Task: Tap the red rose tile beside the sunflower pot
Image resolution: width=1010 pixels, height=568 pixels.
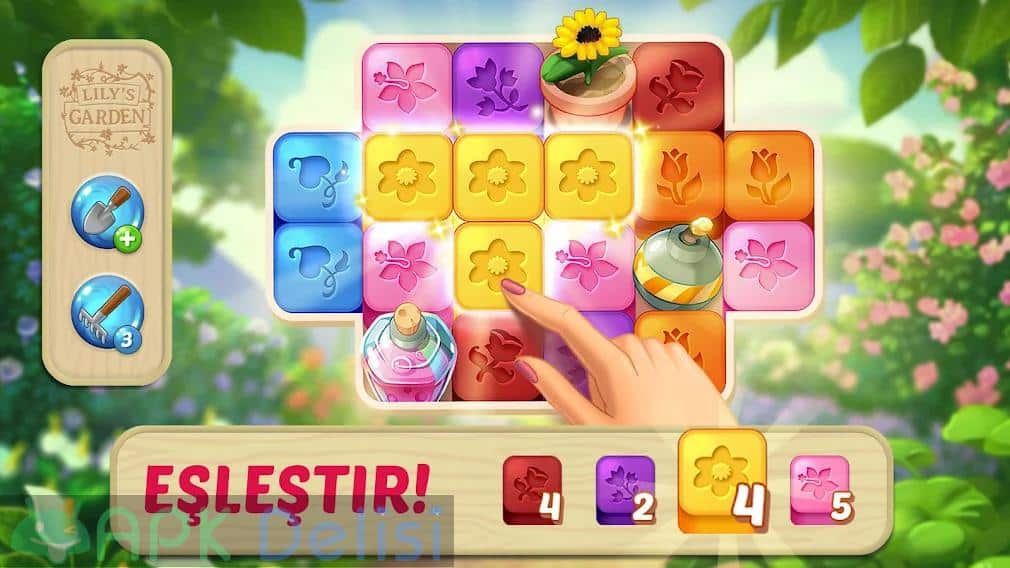Action: [x=677, y=86]
